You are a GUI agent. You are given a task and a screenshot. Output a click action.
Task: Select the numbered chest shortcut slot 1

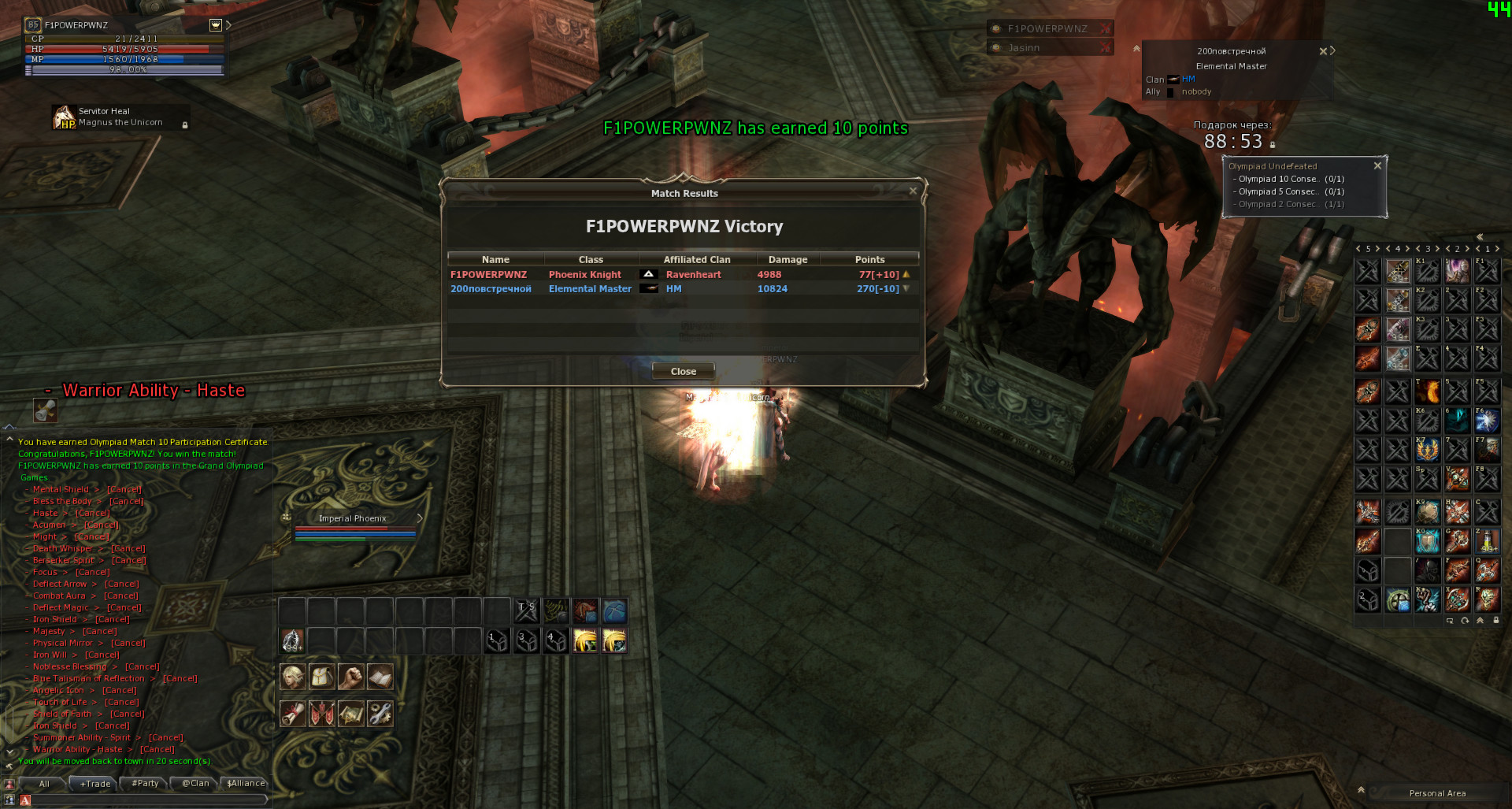pos(496,640)
